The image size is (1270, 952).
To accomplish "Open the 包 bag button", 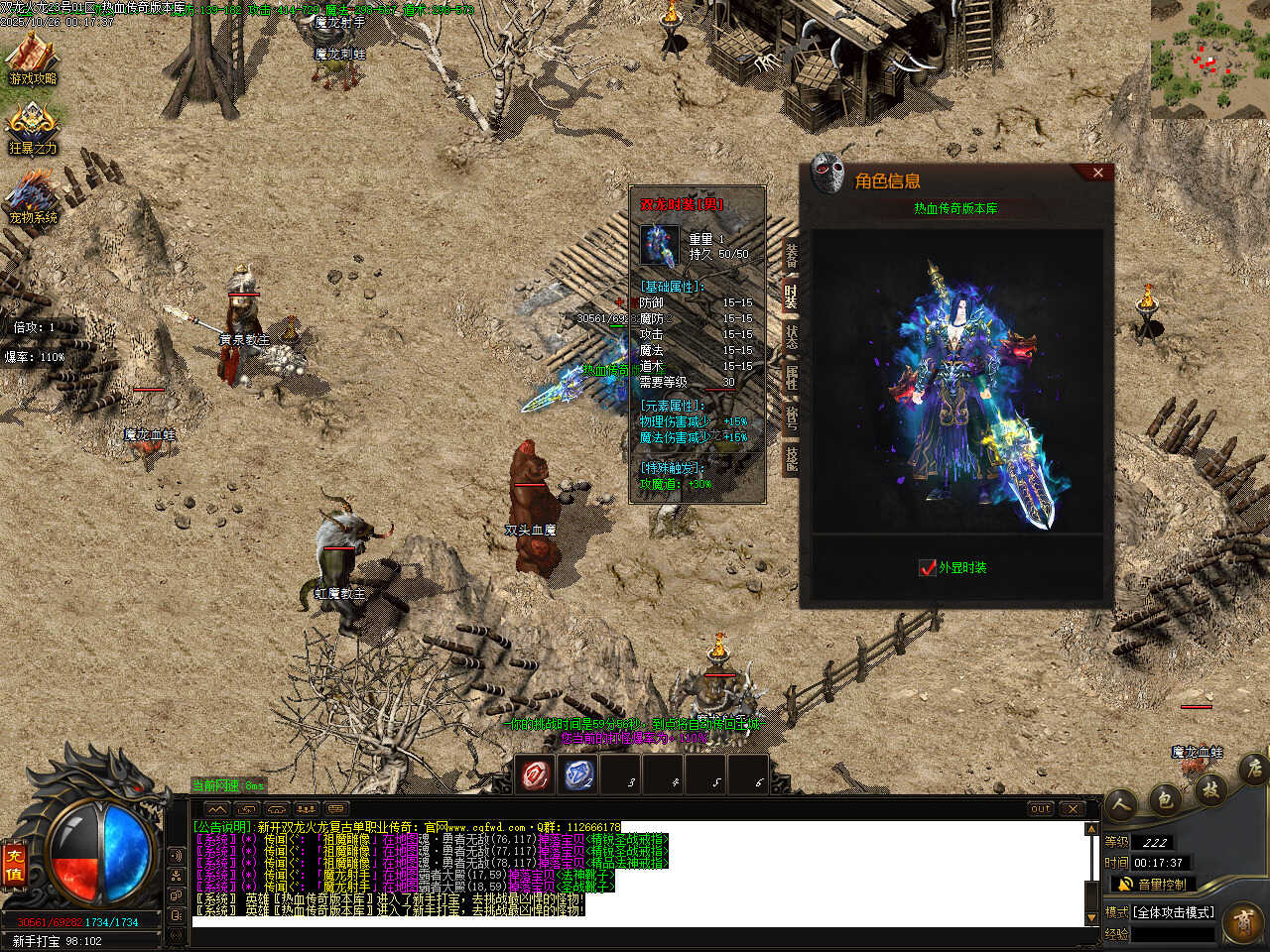I will pyautogui.click(x=1166, y=796).
